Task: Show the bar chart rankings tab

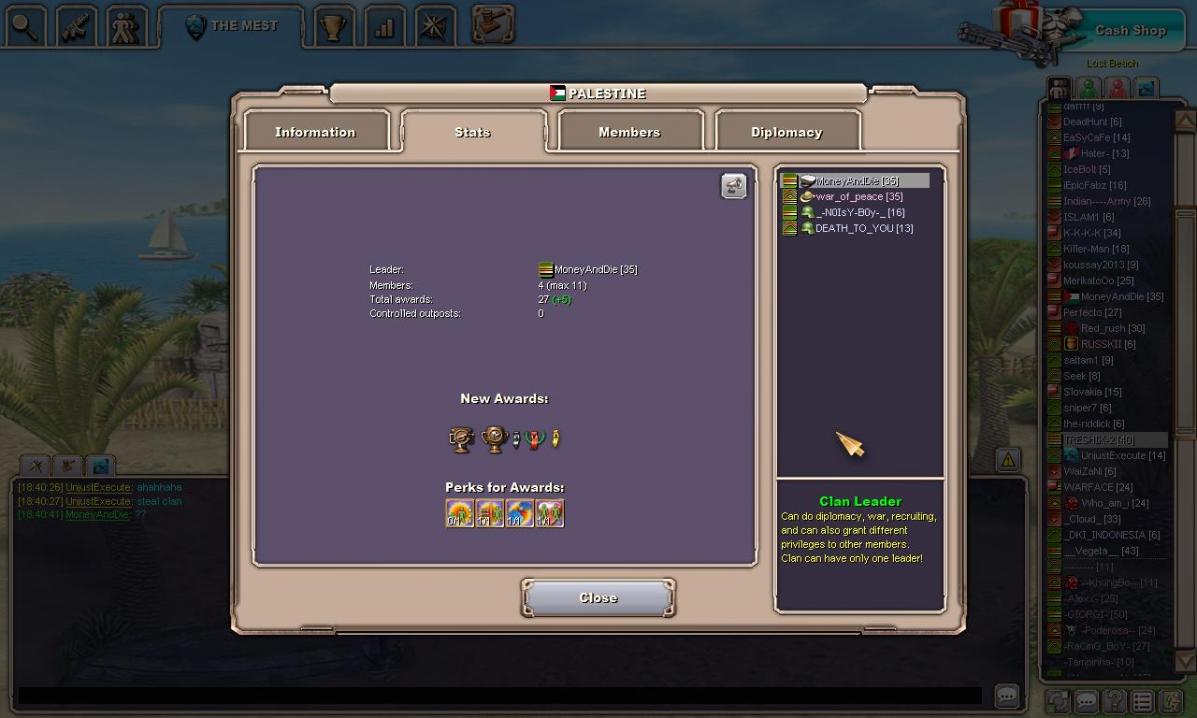Action: tap(384, 27)
